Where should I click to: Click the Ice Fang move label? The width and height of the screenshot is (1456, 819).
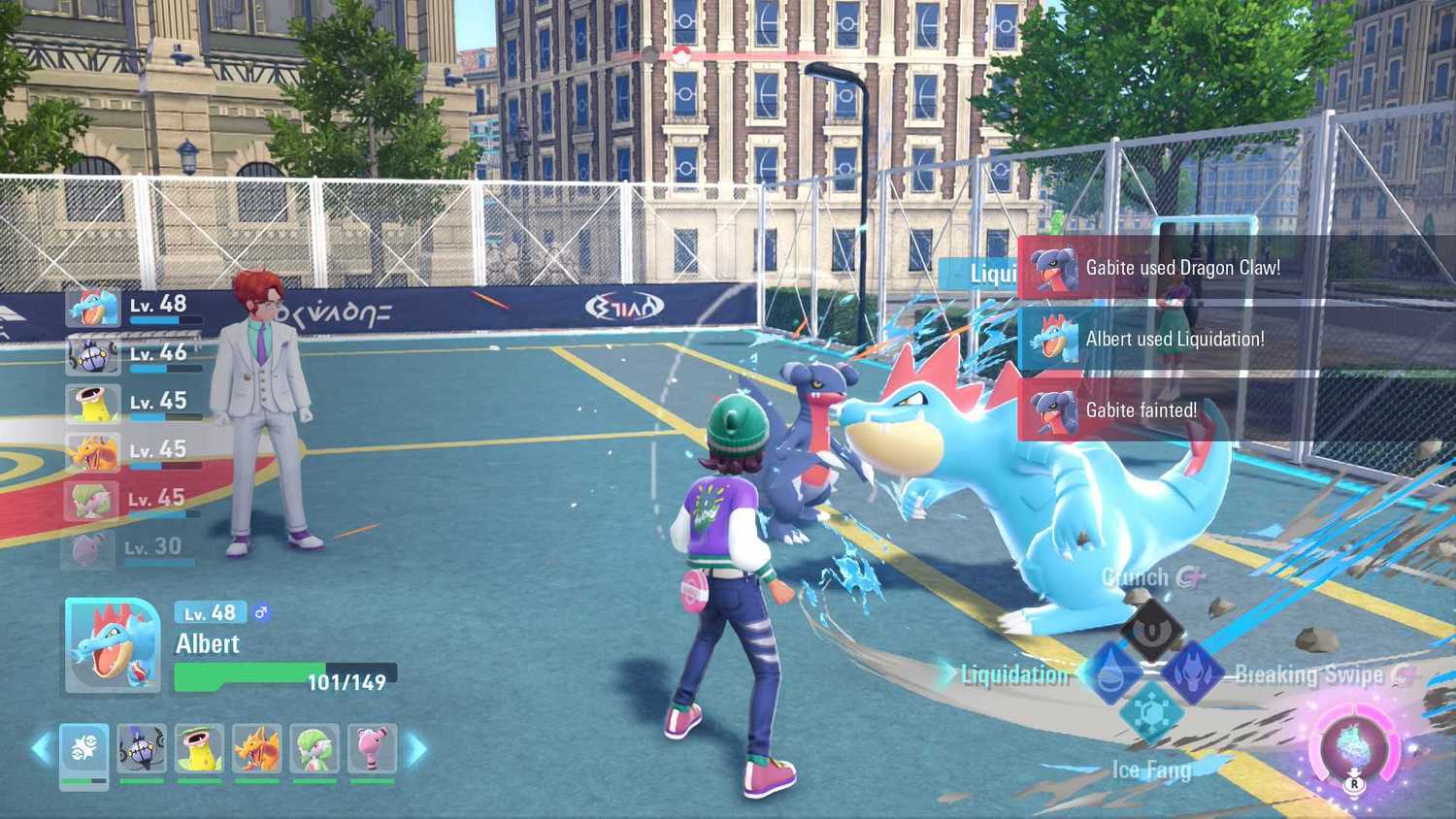coord(1151,770)
